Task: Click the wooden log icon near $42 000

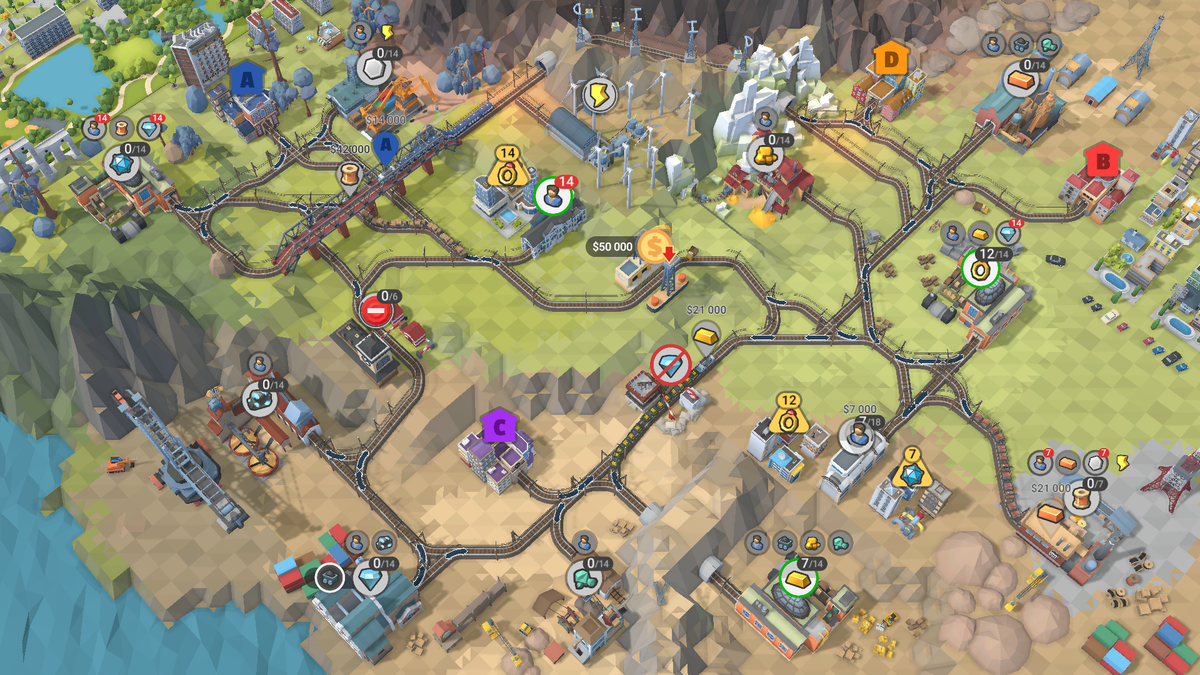Action: point(350,178)
